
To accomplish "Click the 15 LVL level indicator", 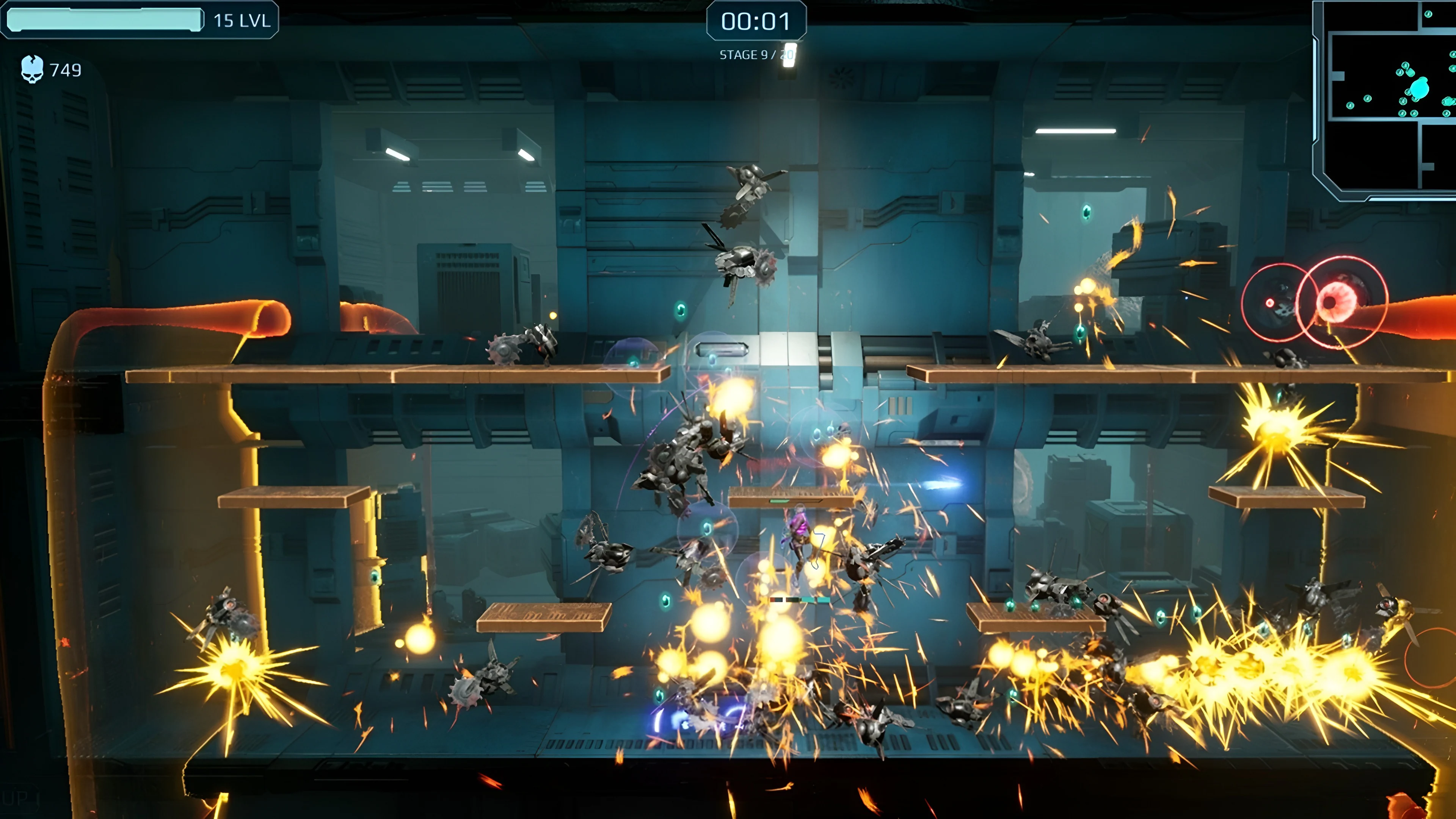I will pyautogui.click(x=240, y=22).
